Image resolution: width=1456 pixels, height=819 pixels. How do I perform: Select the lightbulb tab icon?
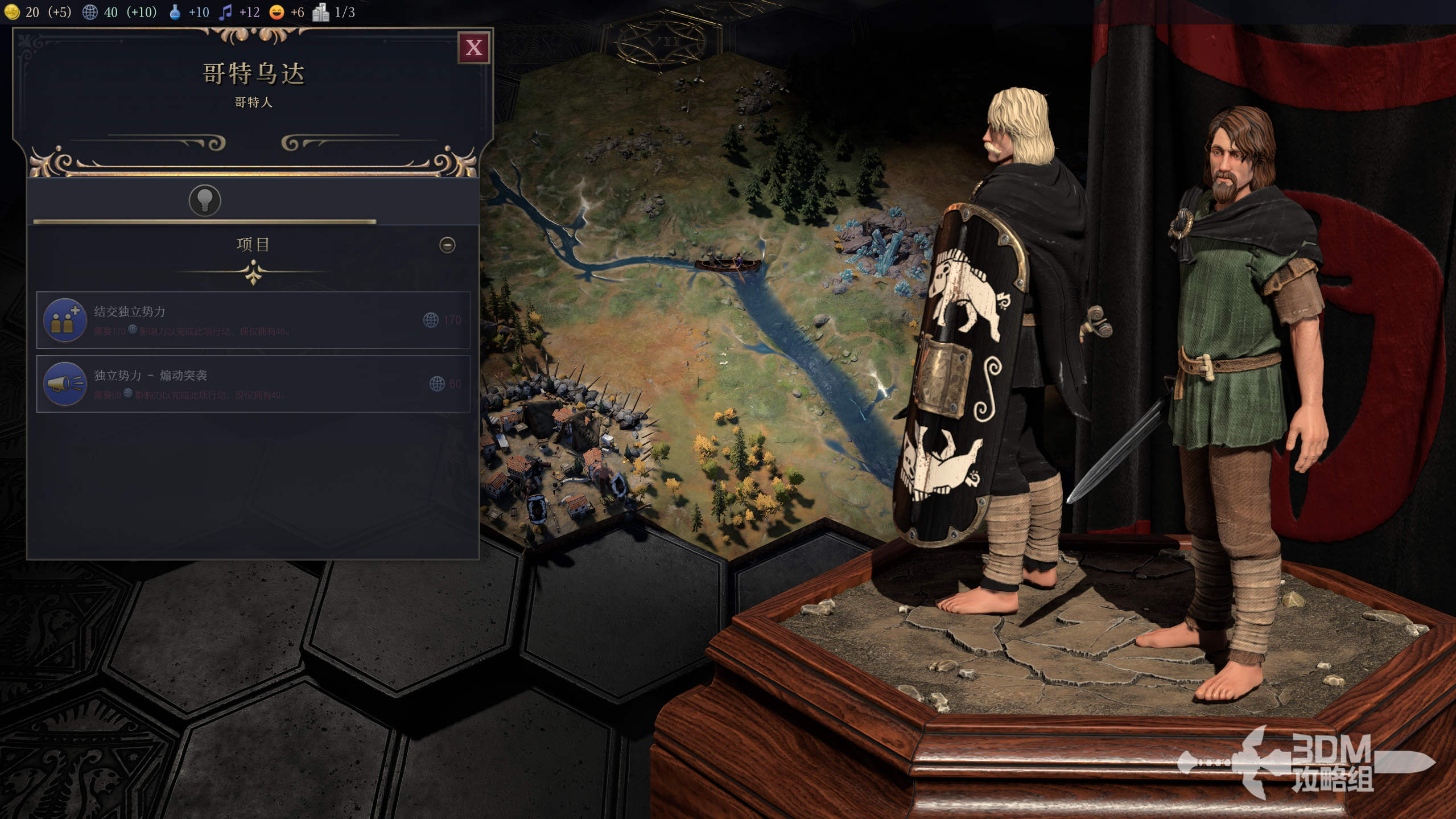[205, 200]
